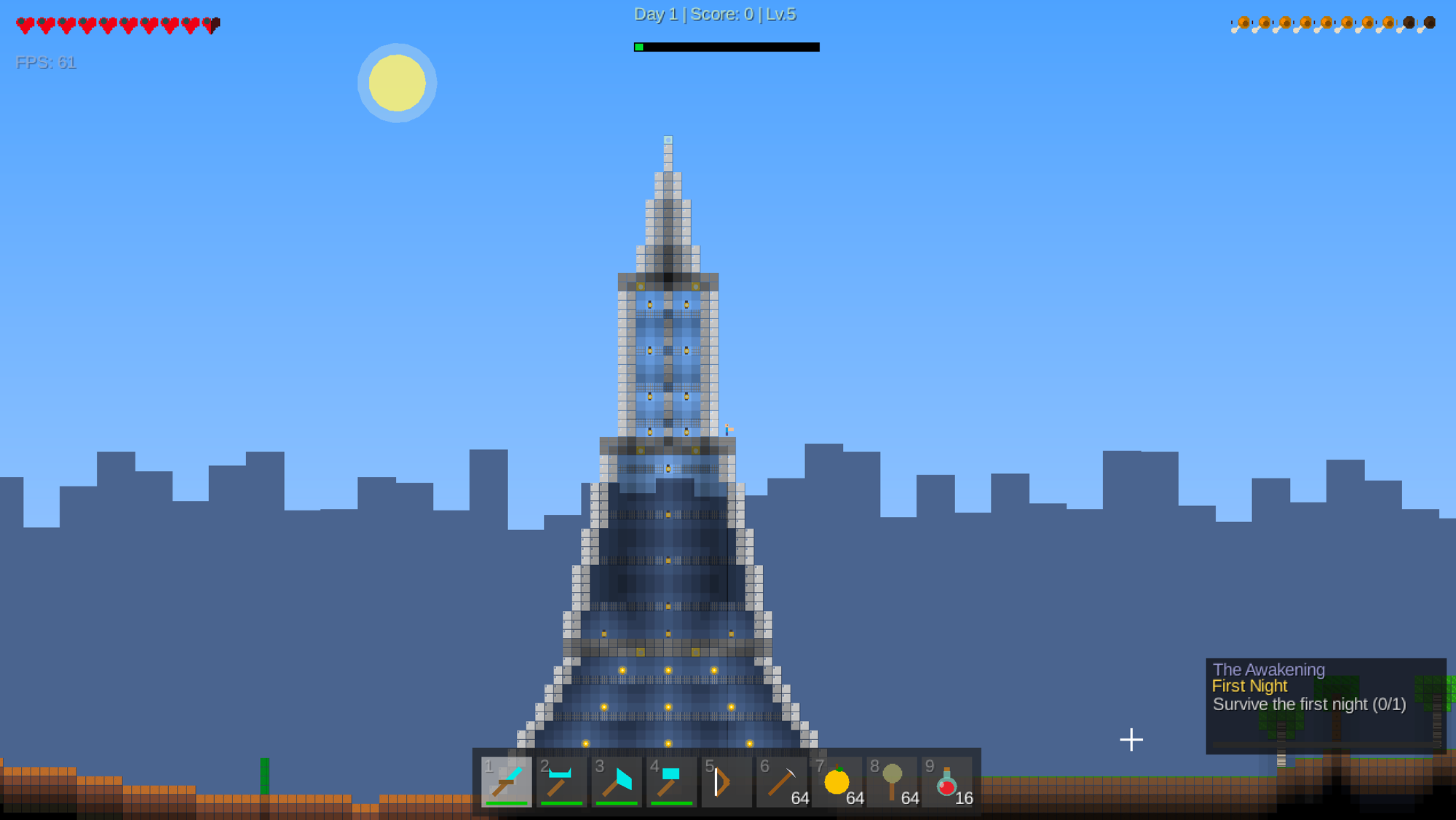Equip the diamond axe from the hotbar

pyautogui.click(x=617, y=781)
